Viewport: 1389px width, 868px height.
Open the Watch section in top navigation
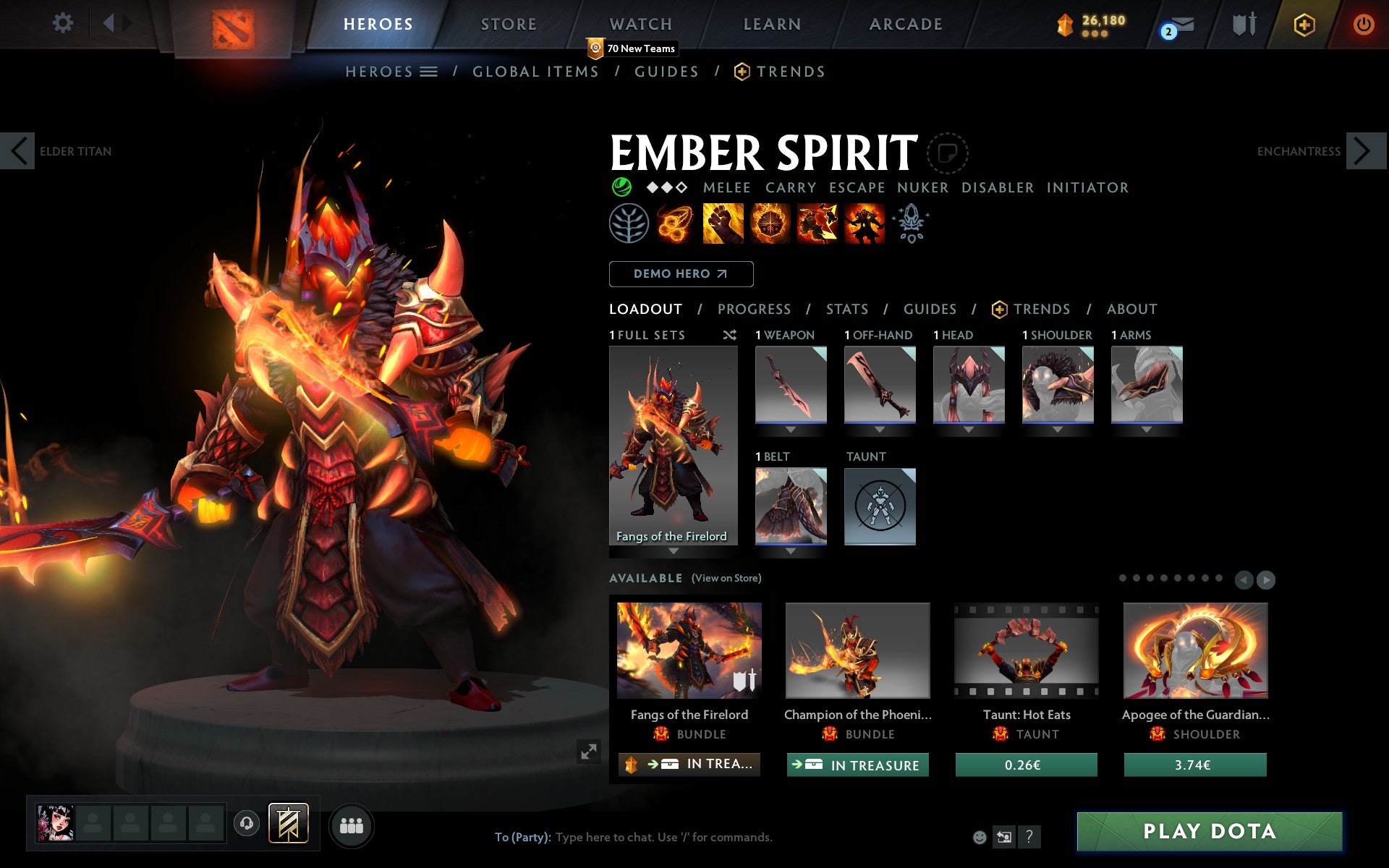tap(640, 23)
